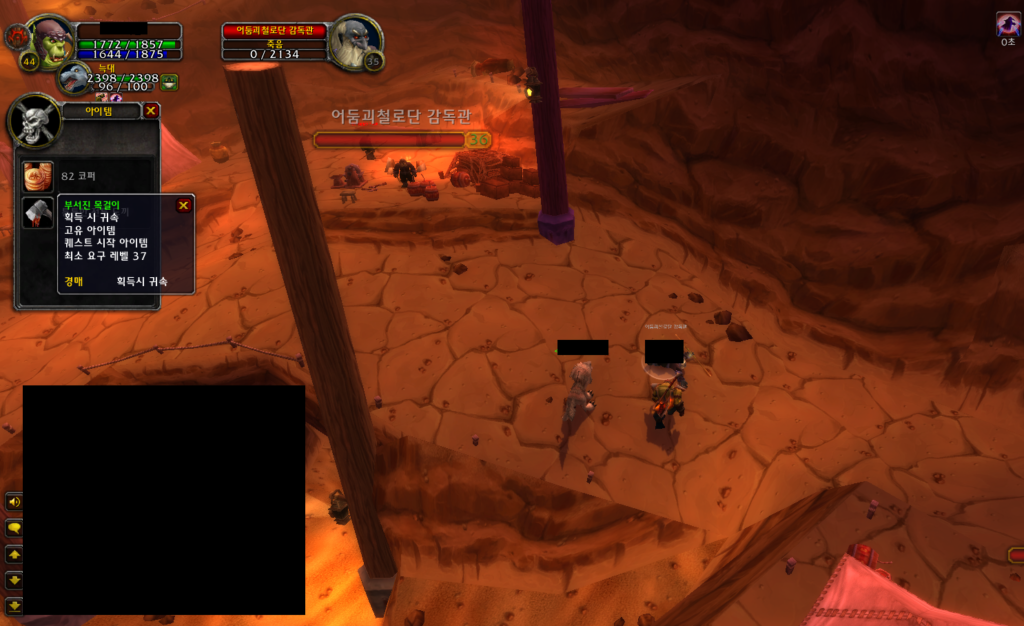Click the chat up arrow button
This screenshot has height=626, width=1024.
pyautogui.click(x=14, y=553)
